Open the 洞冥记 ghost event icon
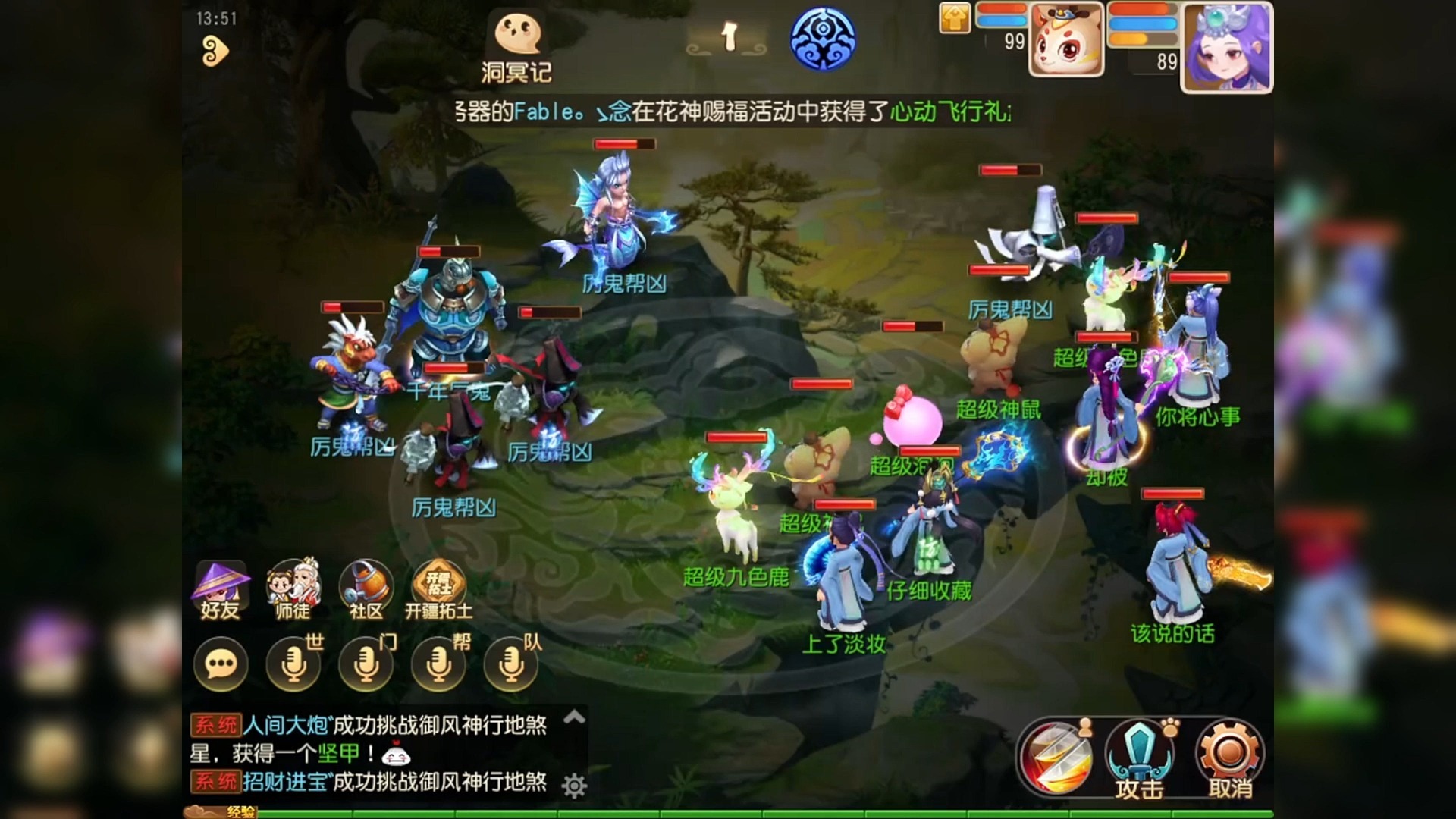 [x=519, y=34]
